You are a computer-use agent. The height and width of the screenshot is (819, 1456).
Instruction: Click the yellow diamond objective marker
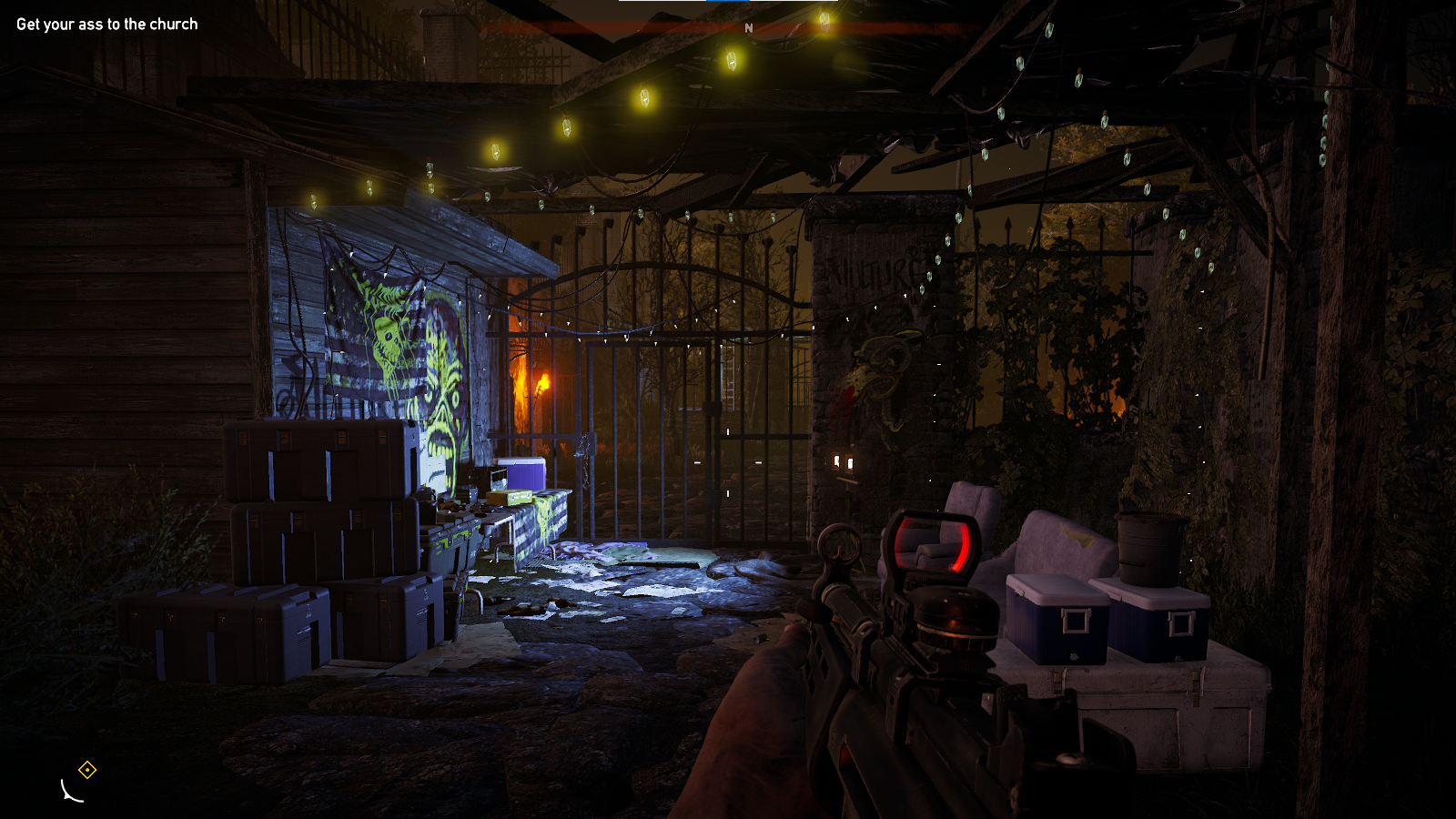coord(87,771)
